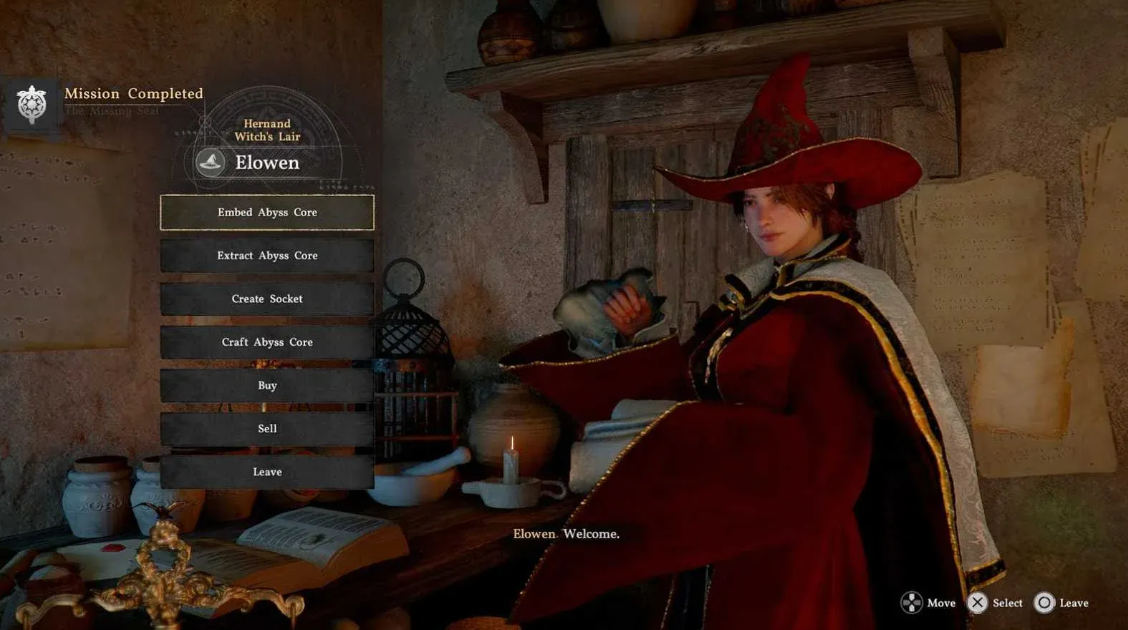1128x630 pixels.
Task: Open the Sell menu
Action: pos(267,428)
